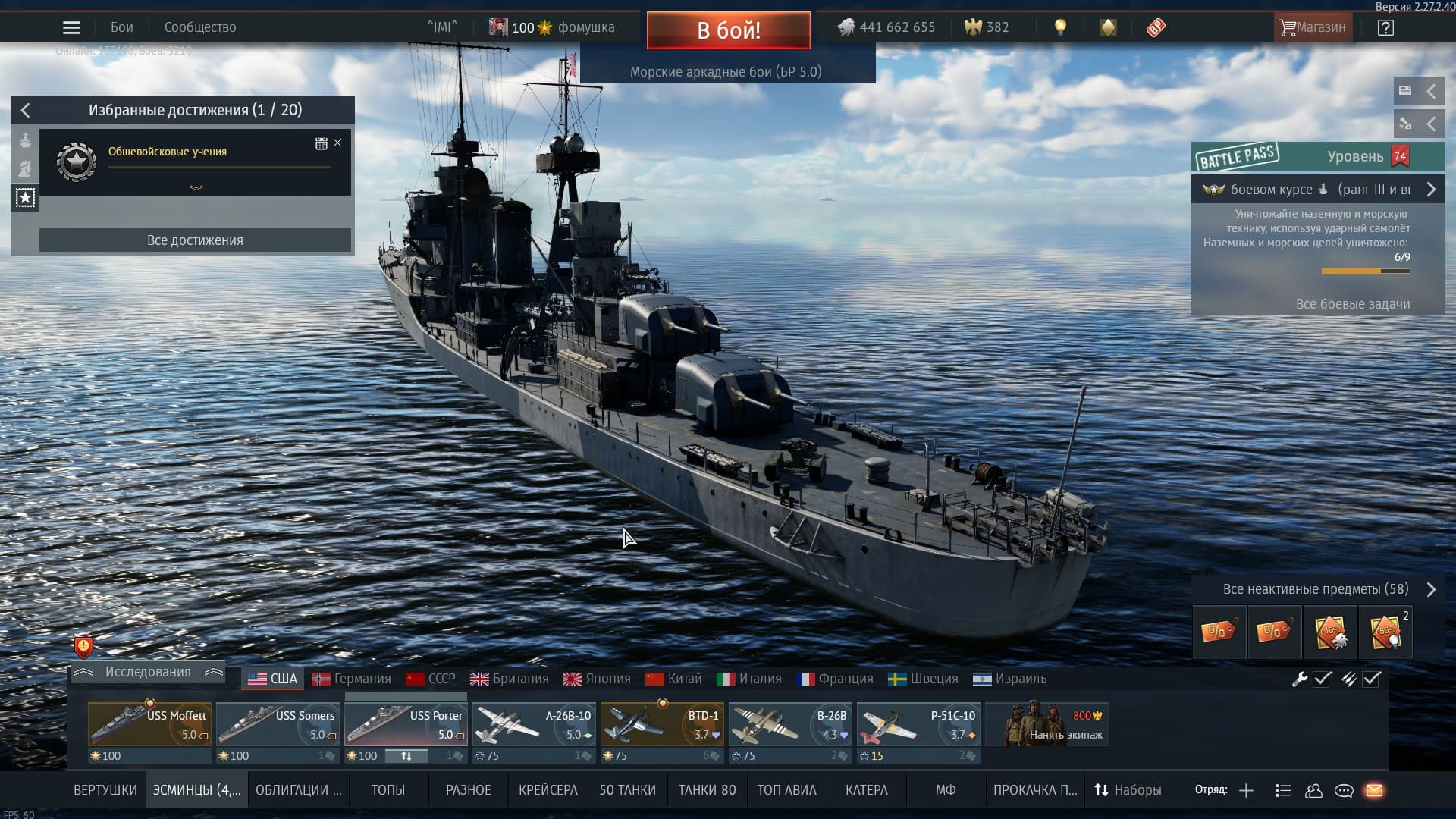View «Все боевые задачи» list
The image size is (1456, 819).
point(1352,304)
